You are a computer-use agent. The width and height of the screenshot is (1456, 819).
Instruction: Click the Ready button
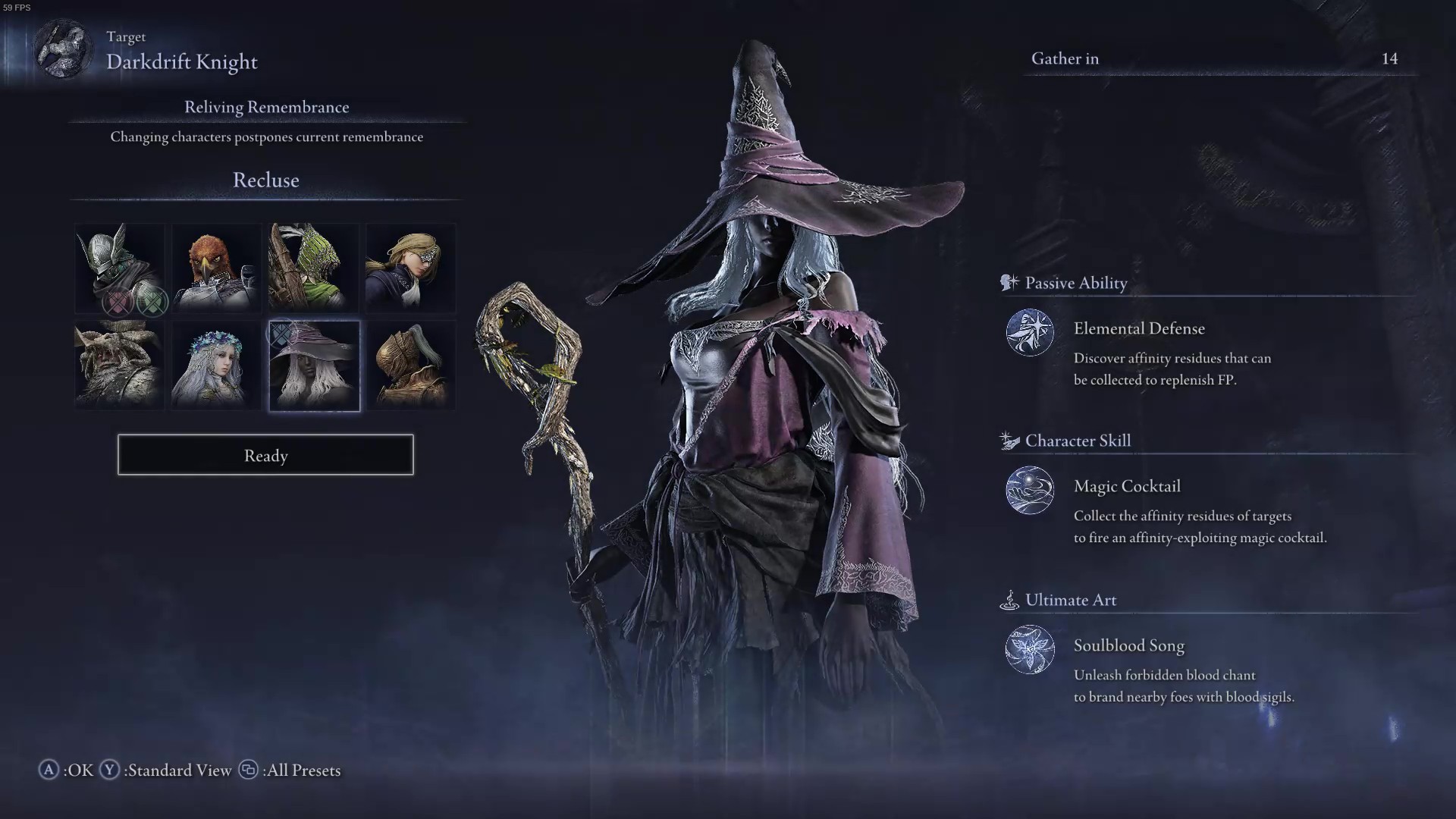(x=265, y=455)
